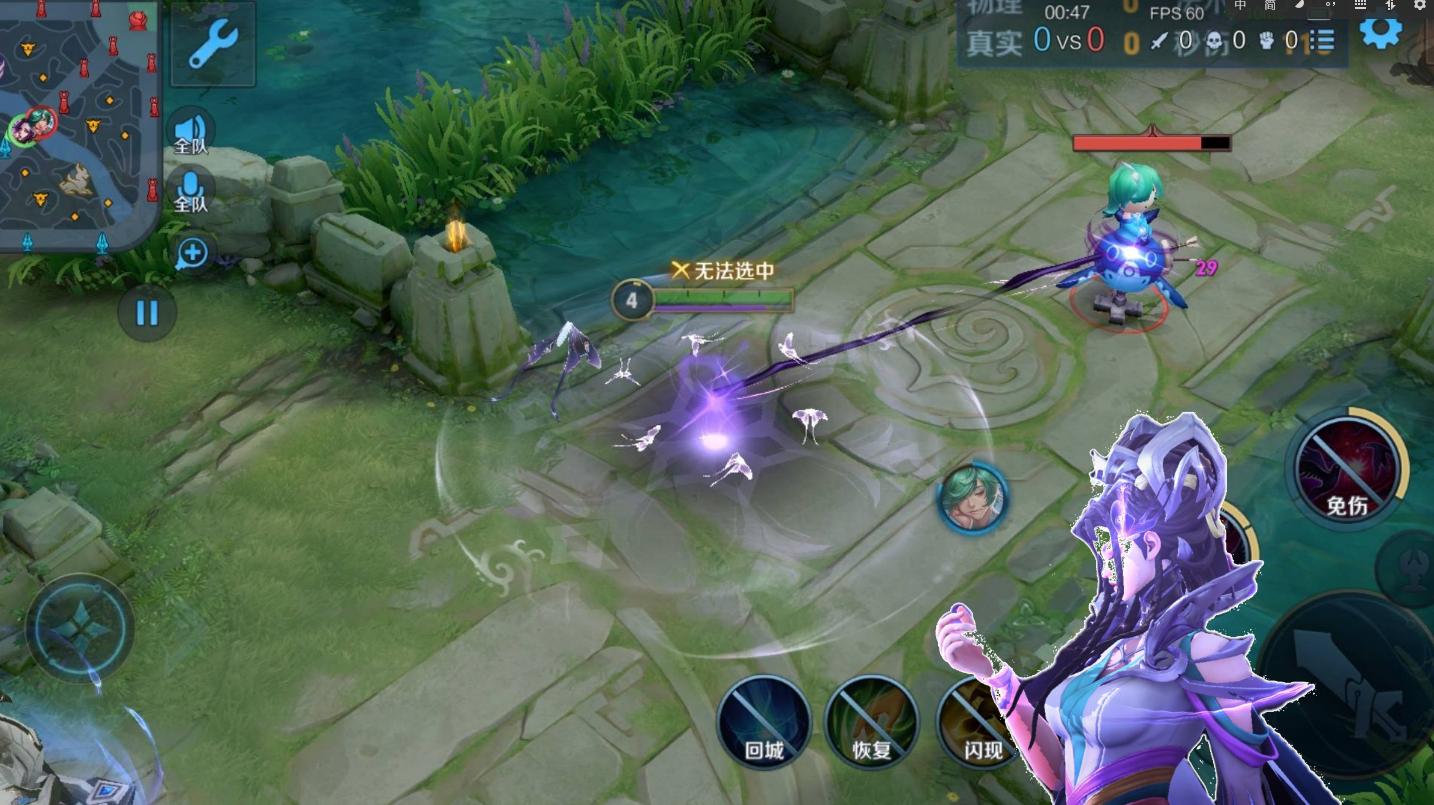The width and height of the screenshot is (1434, 805).
Task: Open the gear settings menu
Action: point(1381,30)
